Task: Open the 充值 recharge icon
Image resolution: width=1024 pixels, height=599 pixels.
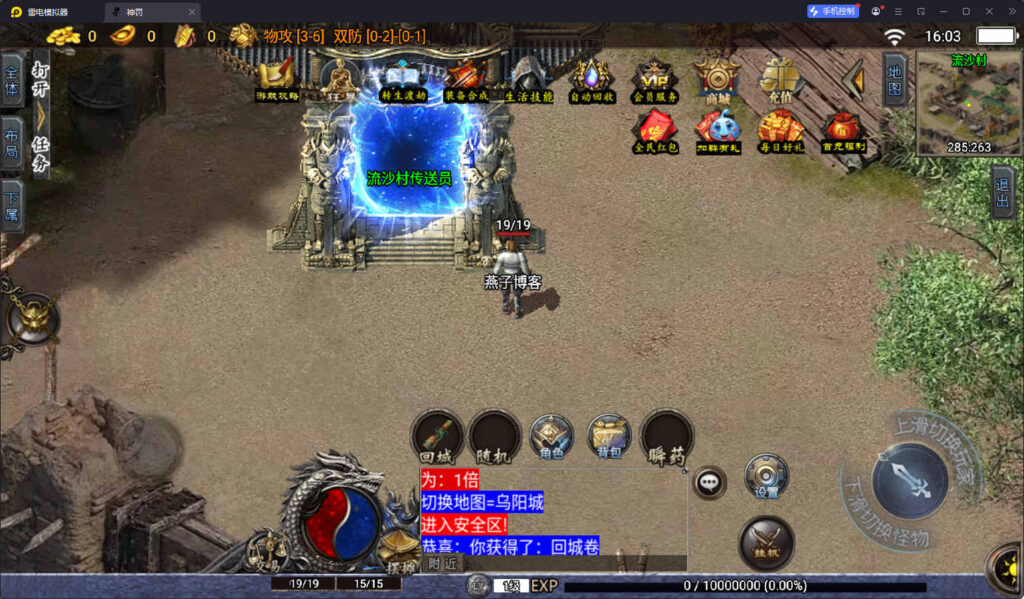Action: coord(781,79)
